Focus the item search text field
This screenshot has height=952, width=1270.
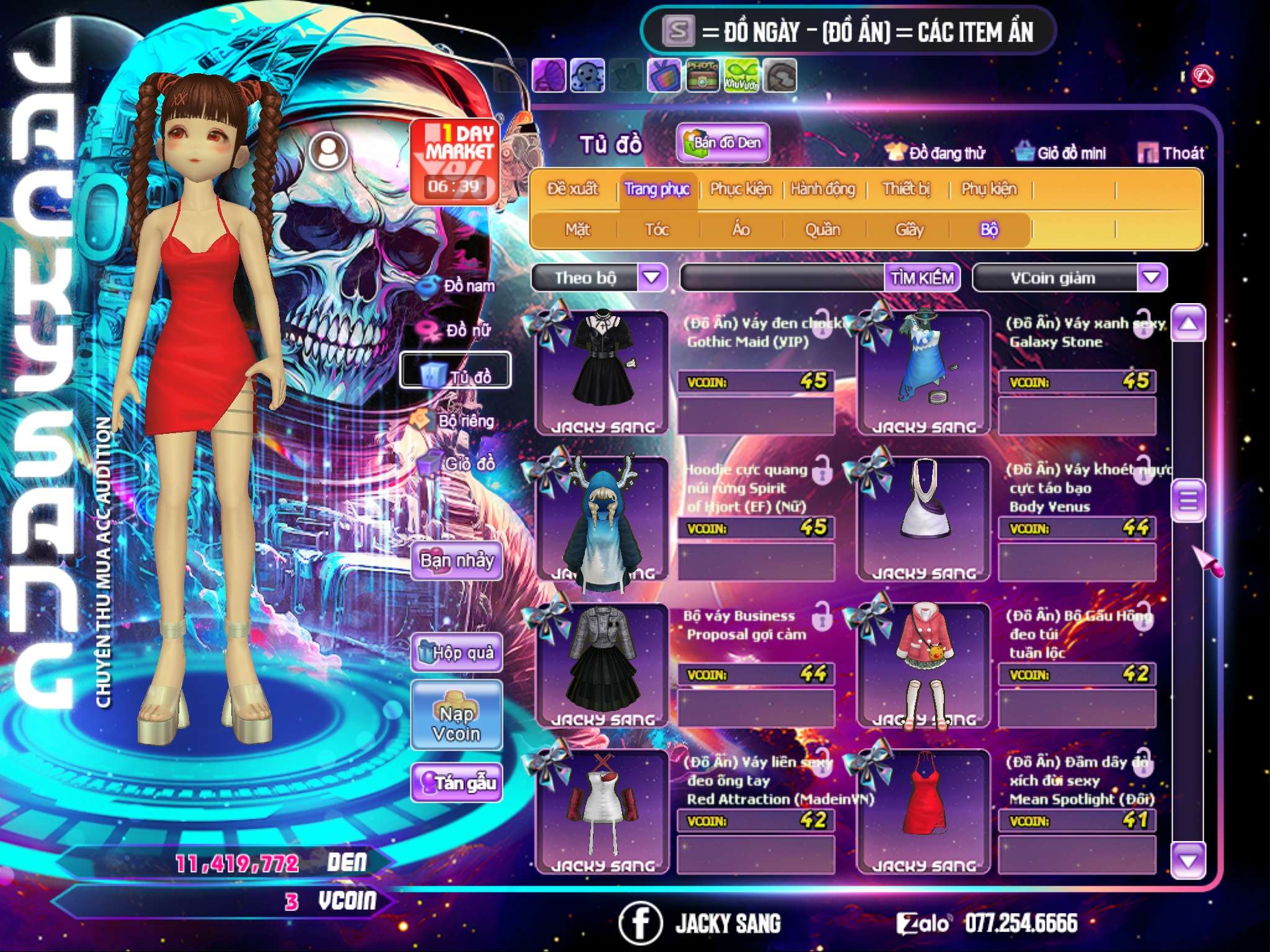tap(783, 278)
